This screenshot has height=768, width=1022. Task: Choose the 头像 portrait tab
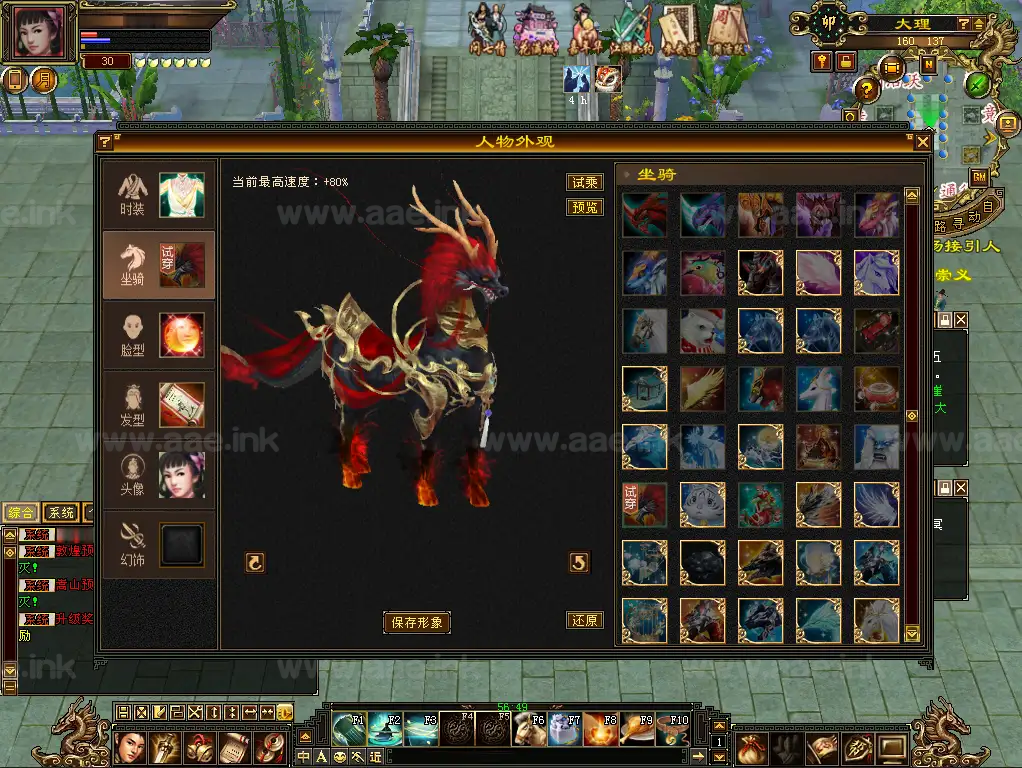click(158, 475)
